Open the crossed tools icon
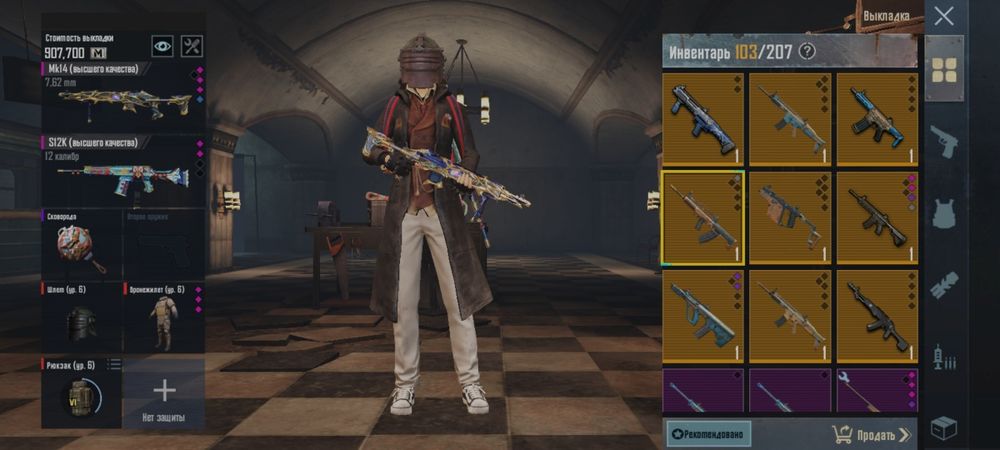Screen dimensions: 1000x450 pyautogui.click(x=192, y=46)
